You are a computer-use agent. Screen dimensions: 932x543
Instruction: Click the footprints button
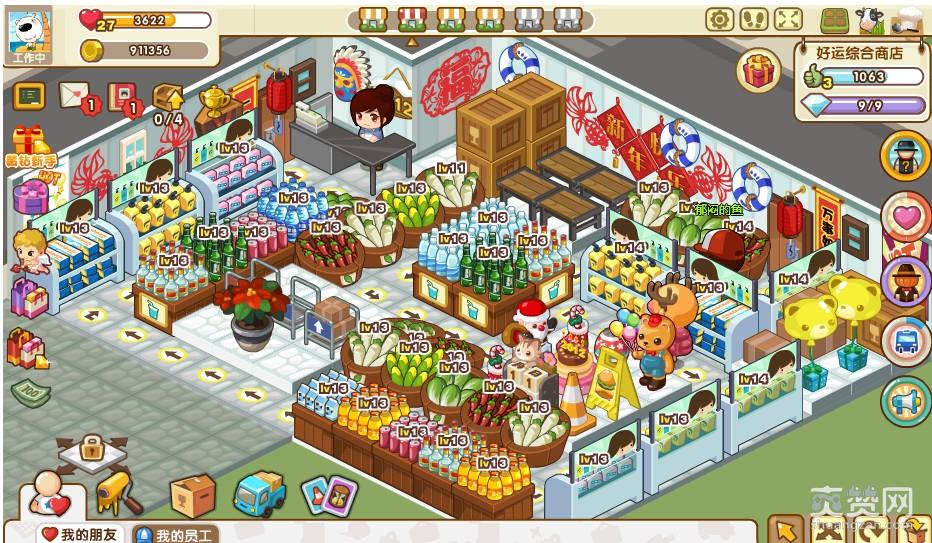click(754, 19)
